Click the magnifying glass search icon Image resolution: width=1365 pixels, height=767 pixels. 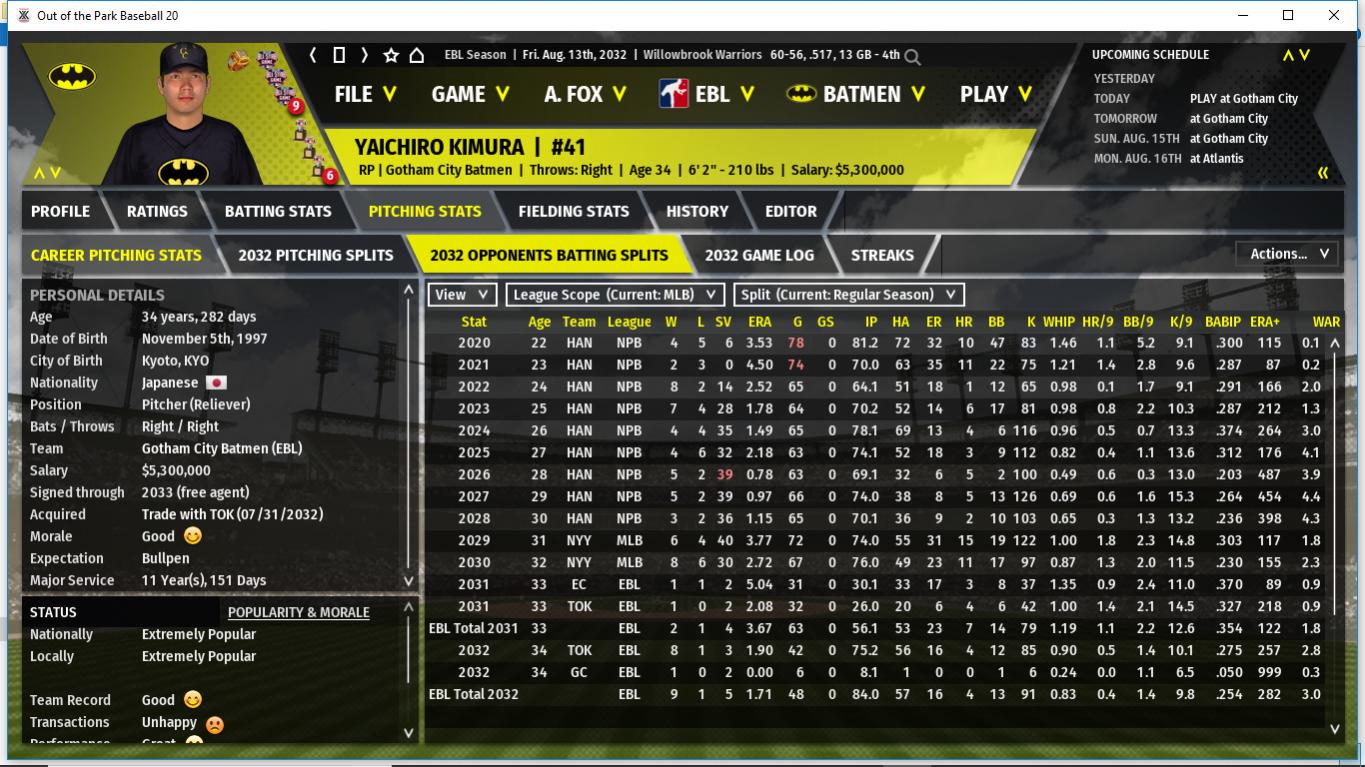tap(912, 57)
